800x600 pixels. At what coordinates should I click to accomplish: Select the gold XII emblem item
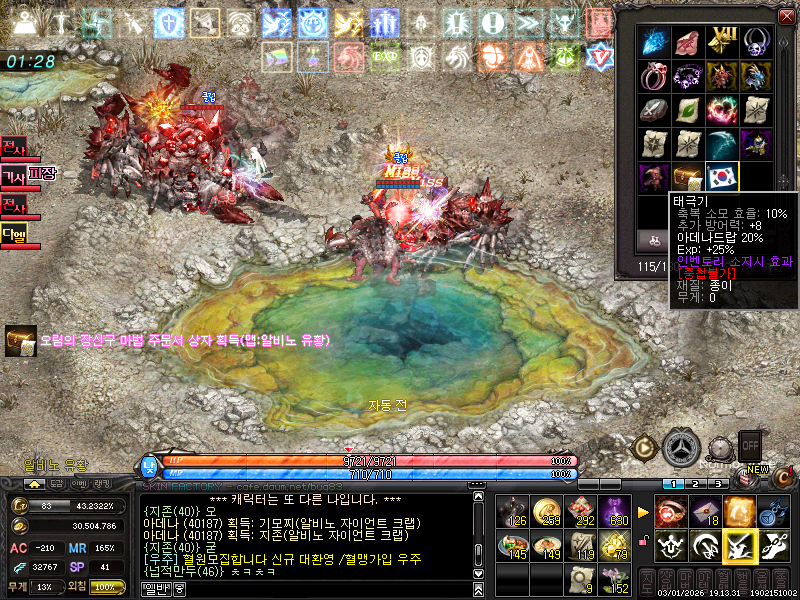pyautogui.click(x=722, y=42)
